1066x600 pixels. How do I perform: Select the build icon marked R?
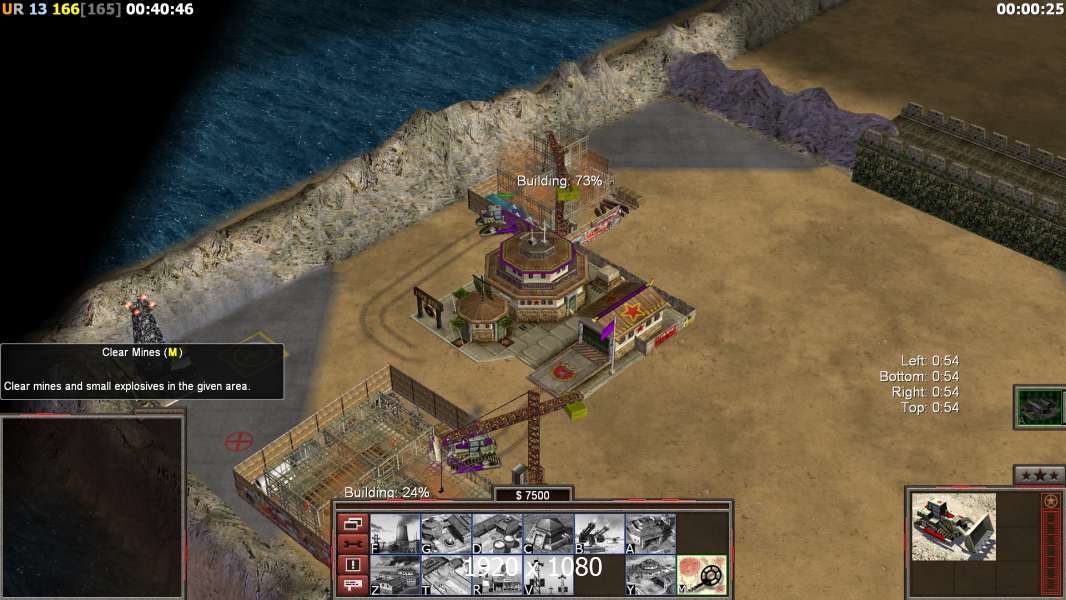pos(497,575)
